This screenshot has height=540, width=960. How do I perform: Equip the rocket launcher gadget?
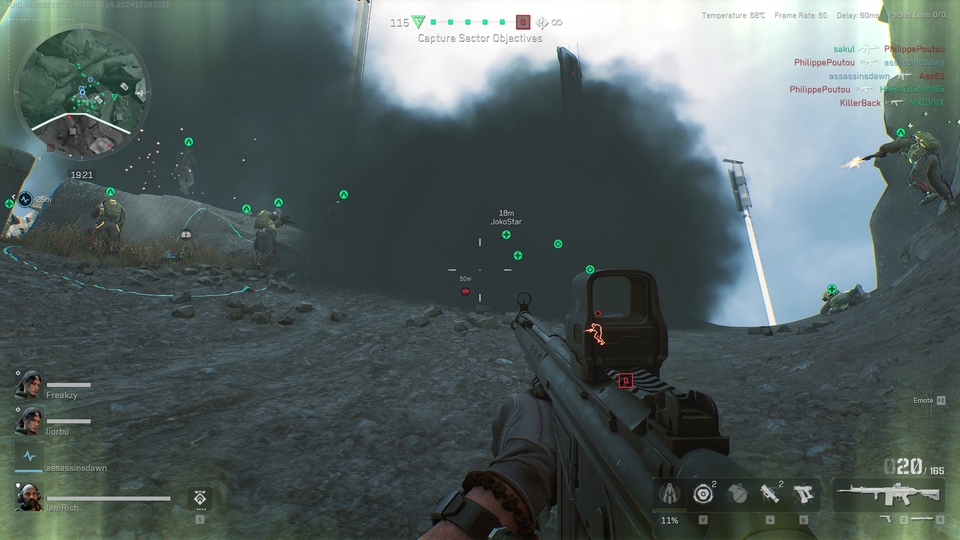click(x=769, y=494)
